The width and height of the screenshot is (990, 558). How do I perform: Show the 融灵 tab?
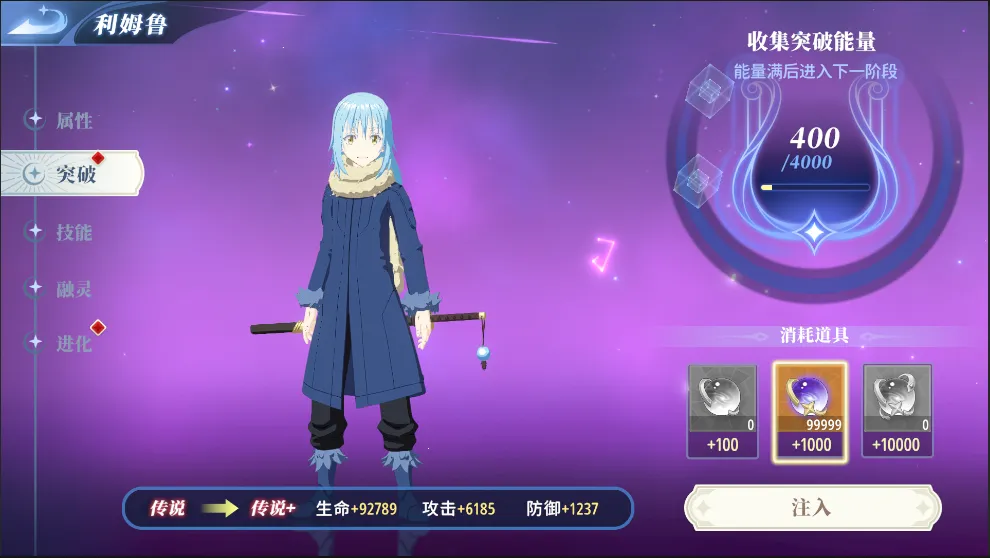(72, 289)
